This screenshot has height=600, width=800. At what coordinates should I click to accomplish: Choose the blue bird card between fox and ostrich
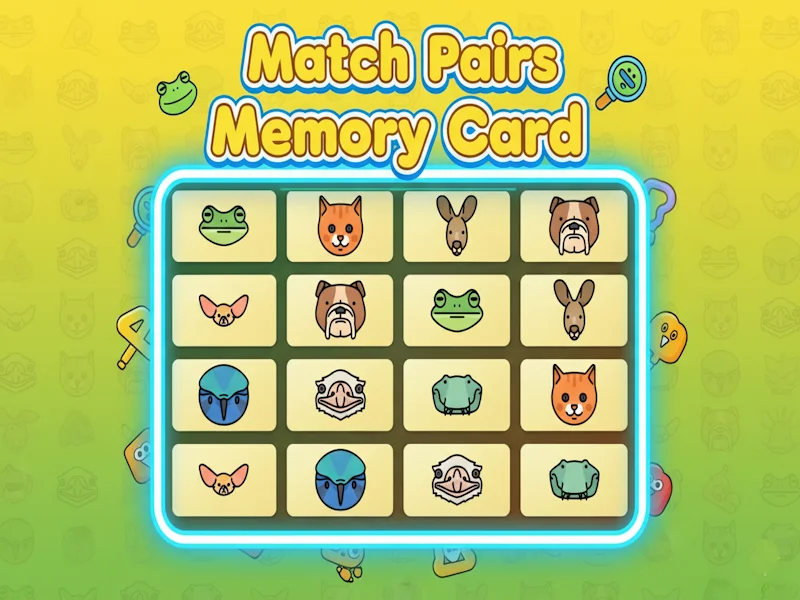340,480
